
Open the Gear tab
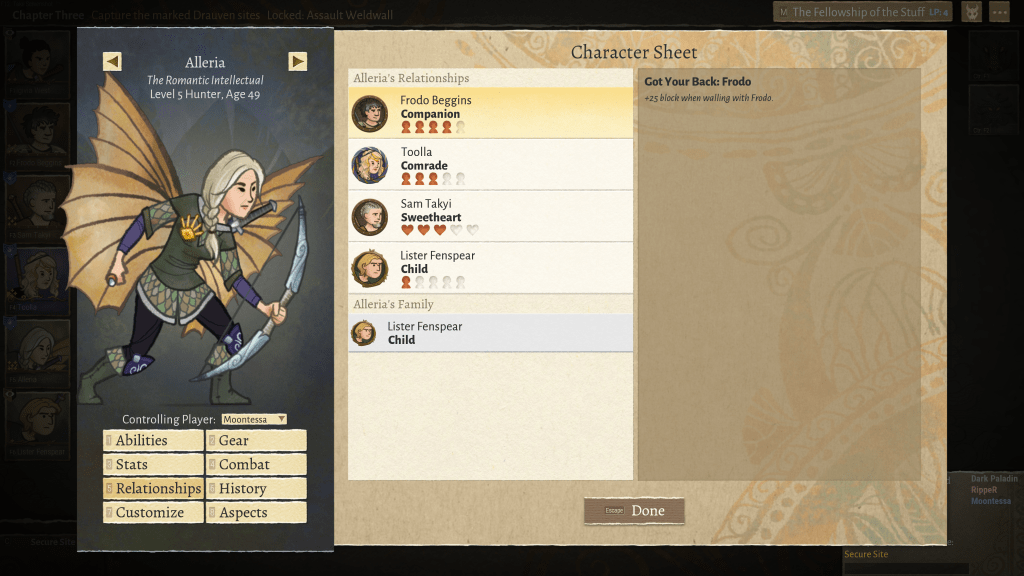click(256, 441)
